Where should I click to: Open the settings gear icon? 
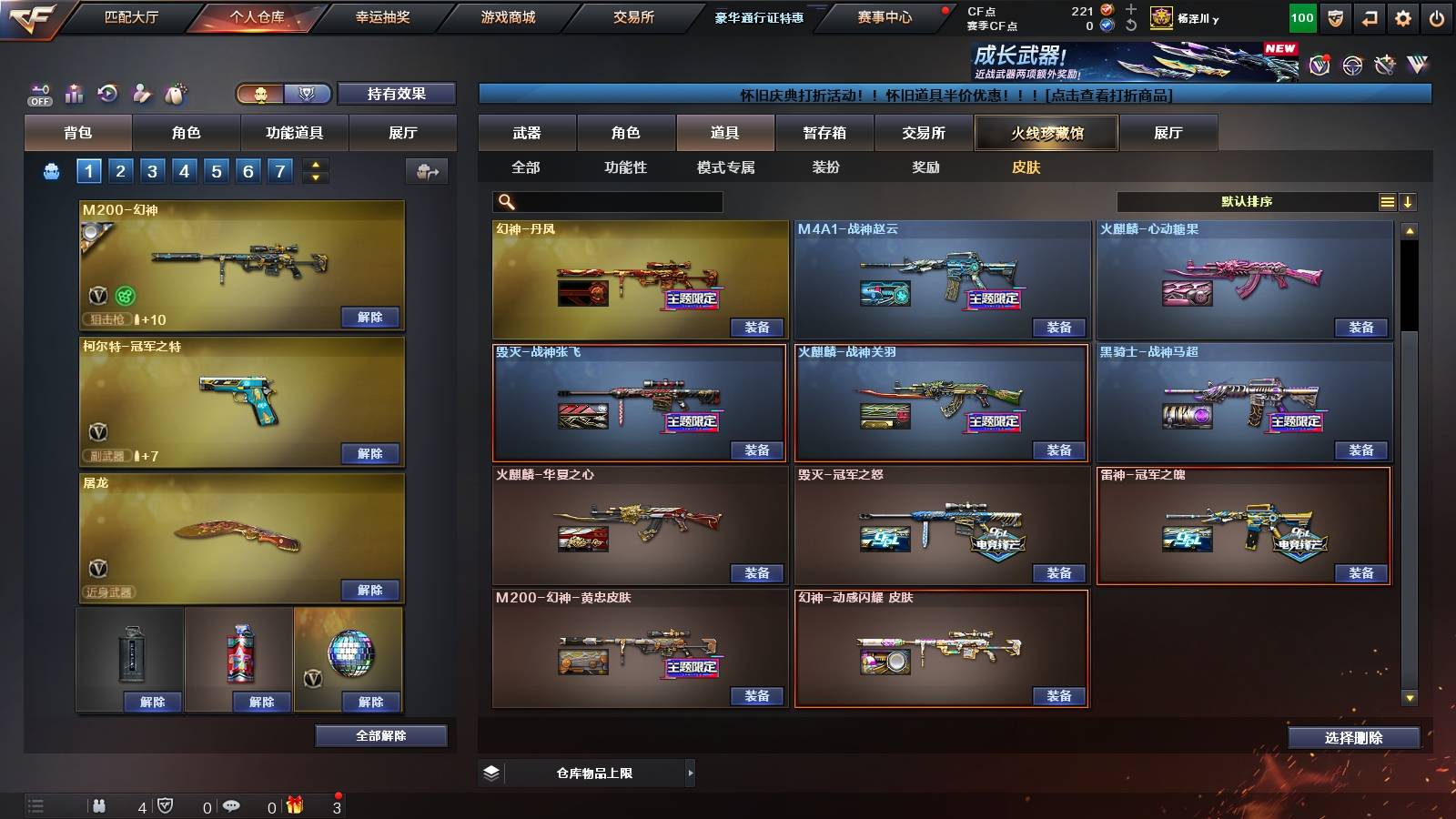pyautogui.click(x=1402, y=18)
